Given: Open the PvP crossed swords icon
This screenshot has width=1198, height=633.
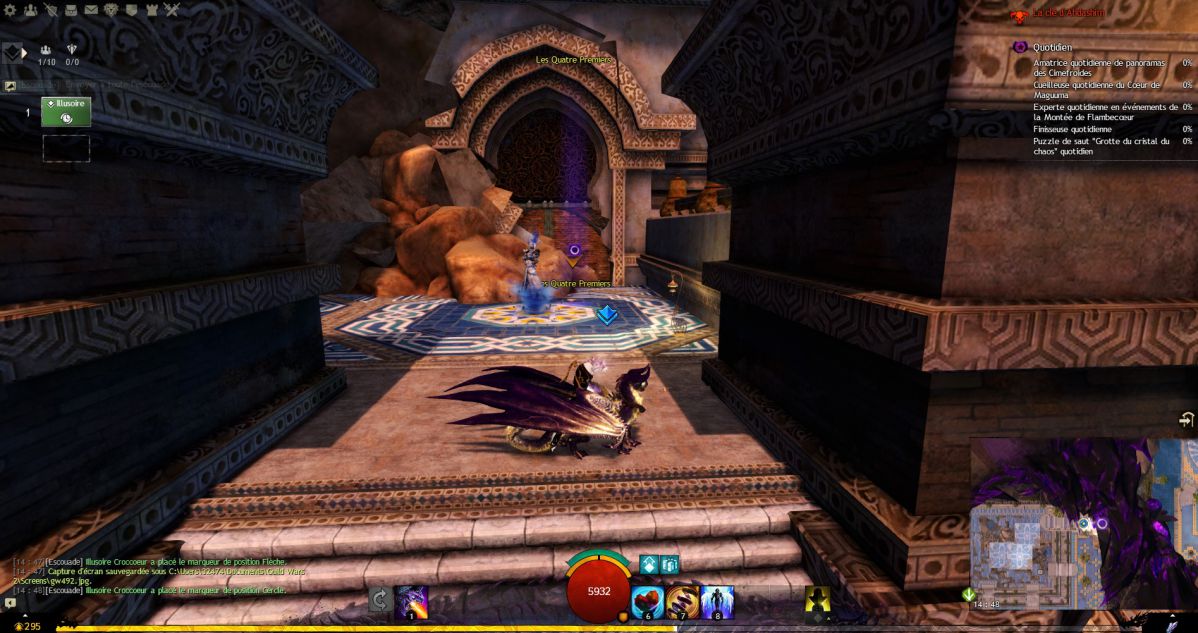Looking at the screenshot, I should tap(171, 10).
